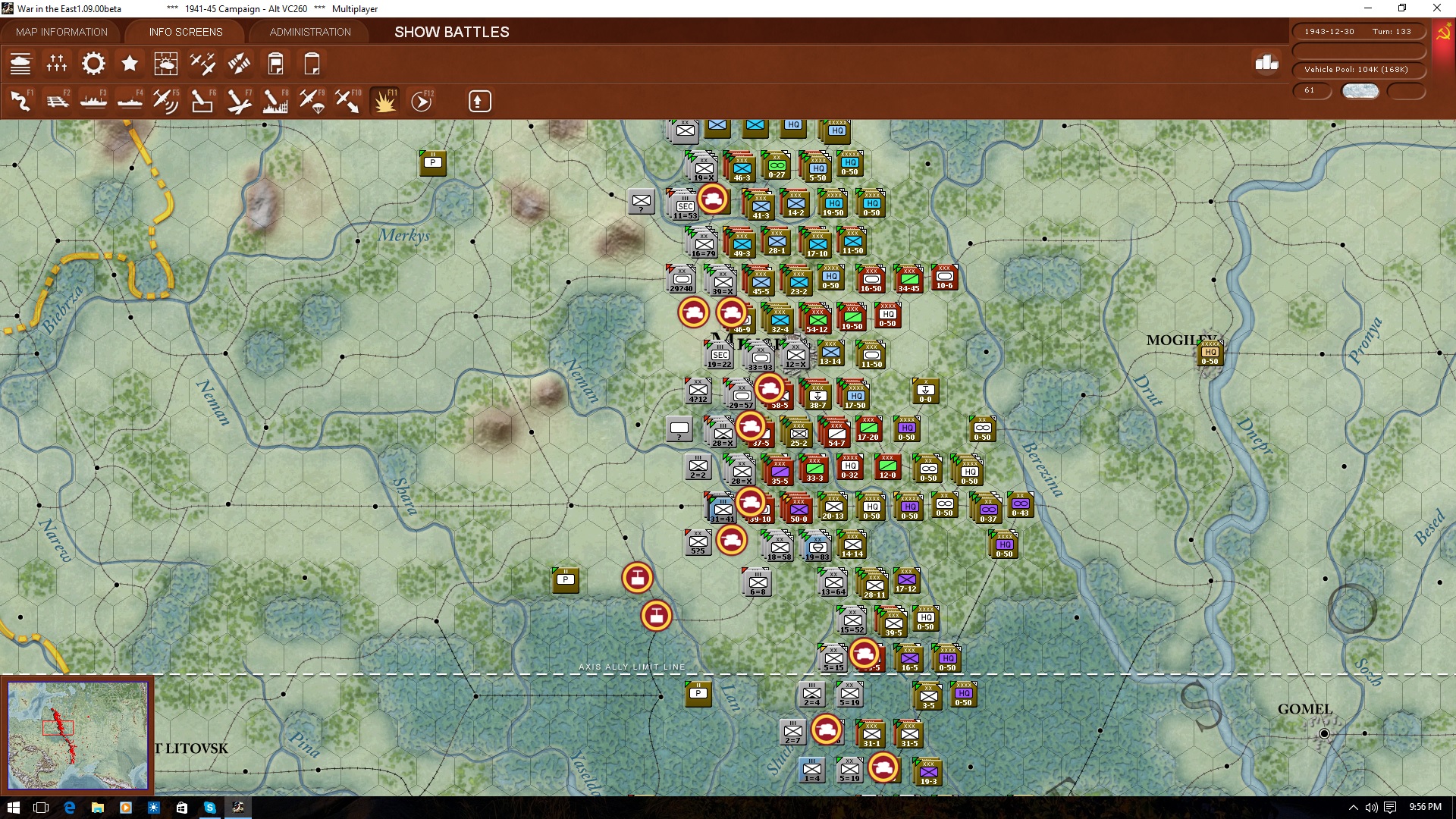Image resolution: width=1456 pixels, height=819 pixels.
Task: Switch to rail movement mode (F2)
Action: (58, 100)
